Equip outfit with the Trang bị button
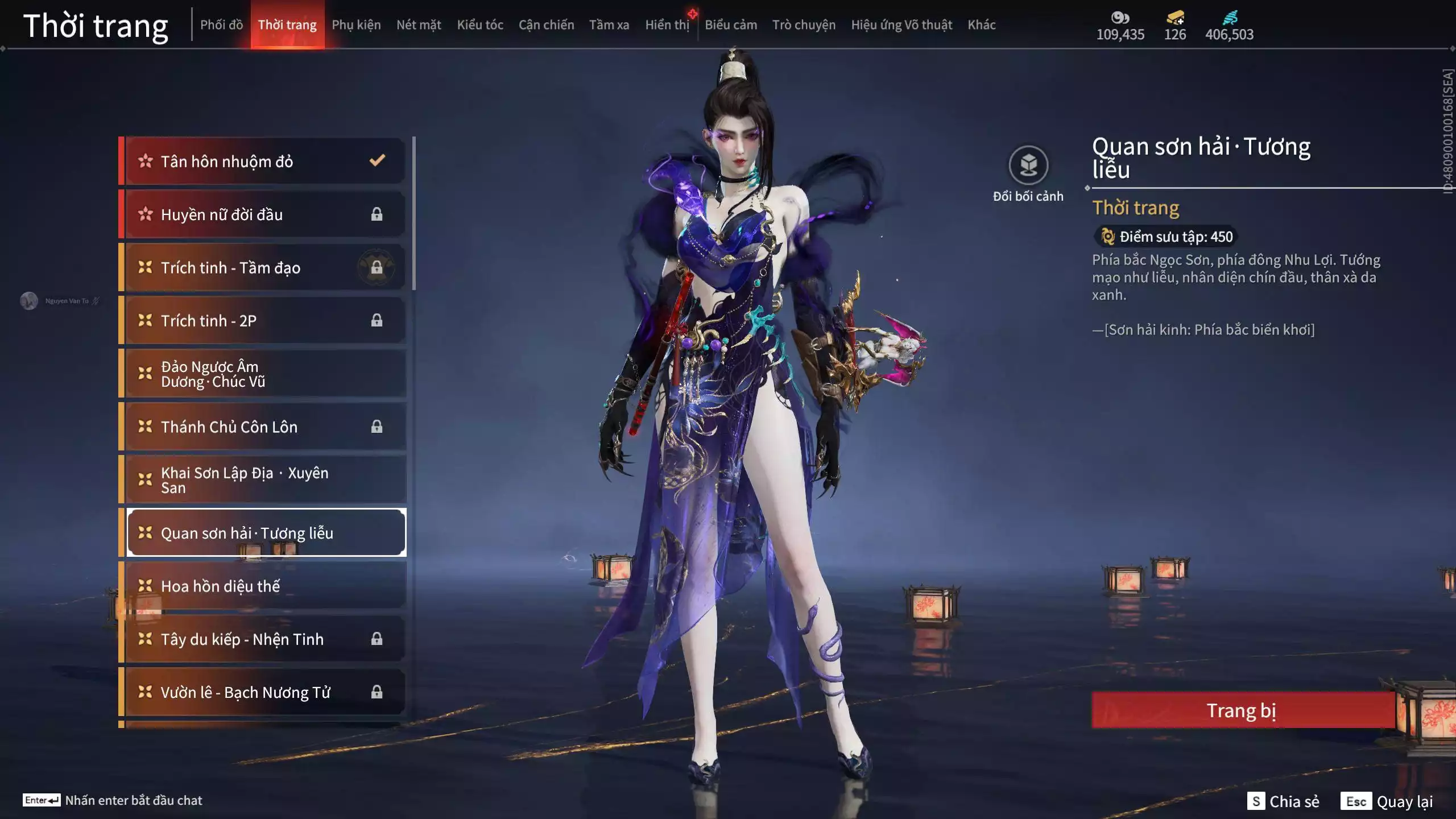Image resolution: width=1456 pixels, height=819 pixels. click(x=1242, y=710)
